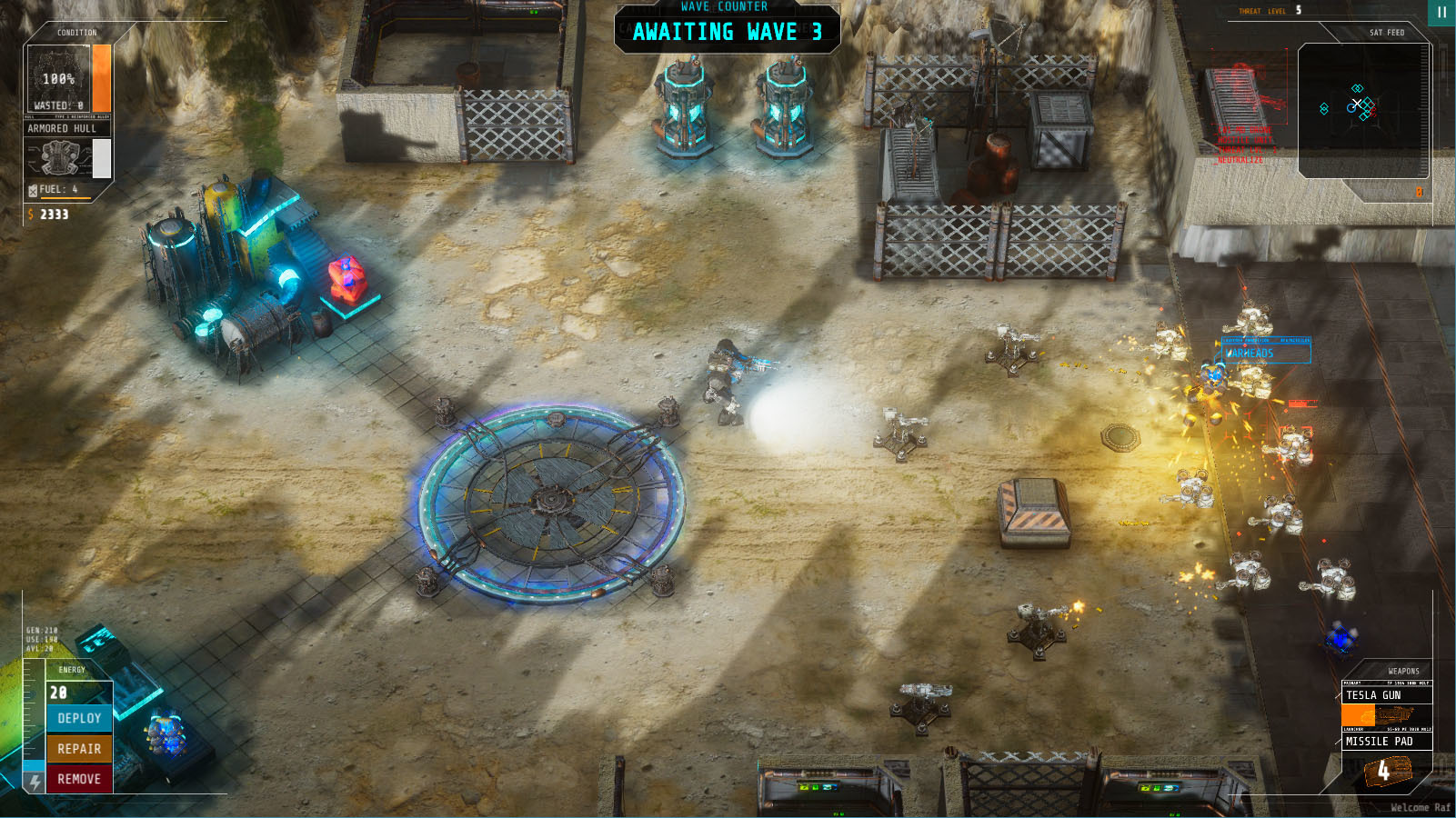Click the lightning bolt energy icon
Screen dimensions: 1456x818
(x=35, y=783)
